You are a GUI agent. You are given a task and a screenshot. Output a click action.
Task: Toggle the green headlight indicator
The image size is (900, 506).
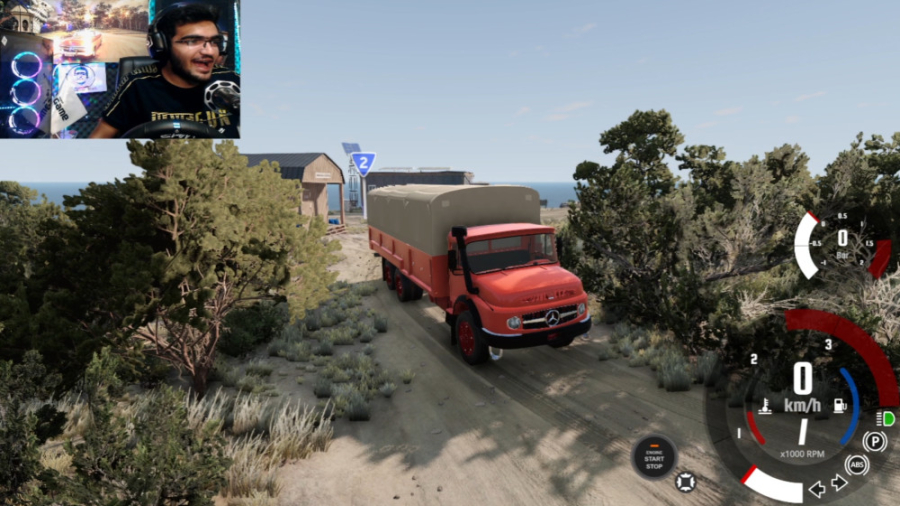885,418
